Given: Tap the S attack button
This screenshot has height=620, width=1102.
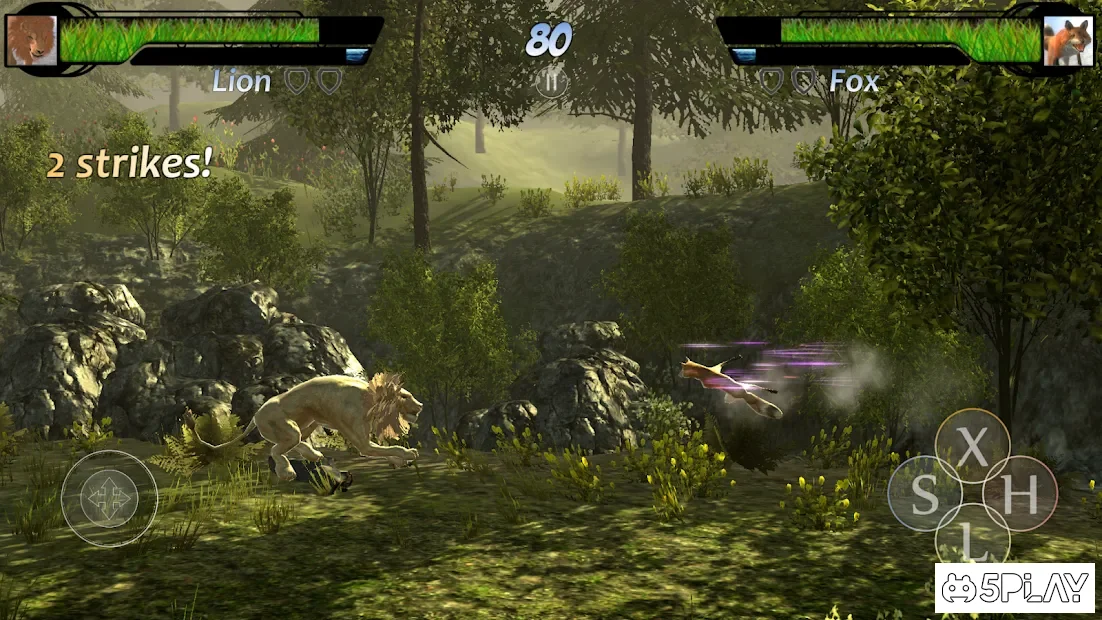Looking at the screenshot, I should [925, 494].
